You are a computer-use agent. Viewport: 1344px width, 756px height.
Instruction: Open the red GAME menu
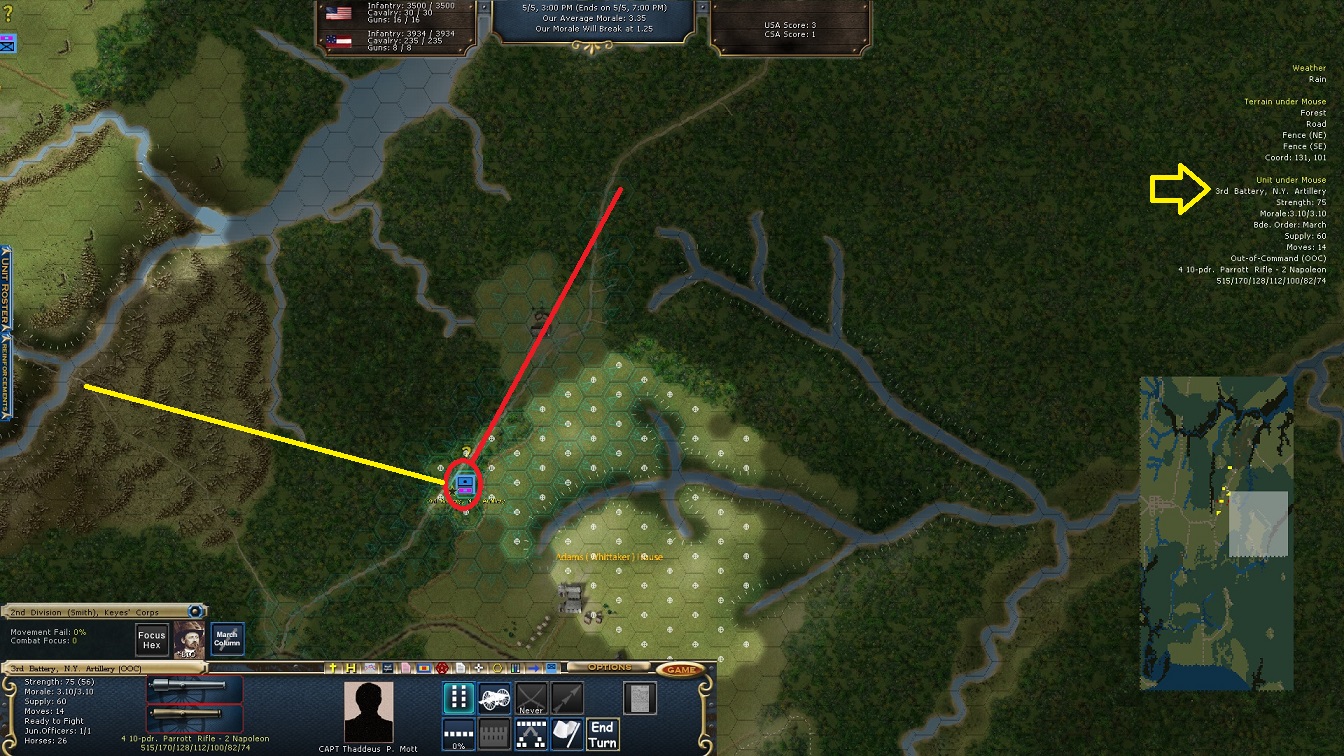pos(682,668)
